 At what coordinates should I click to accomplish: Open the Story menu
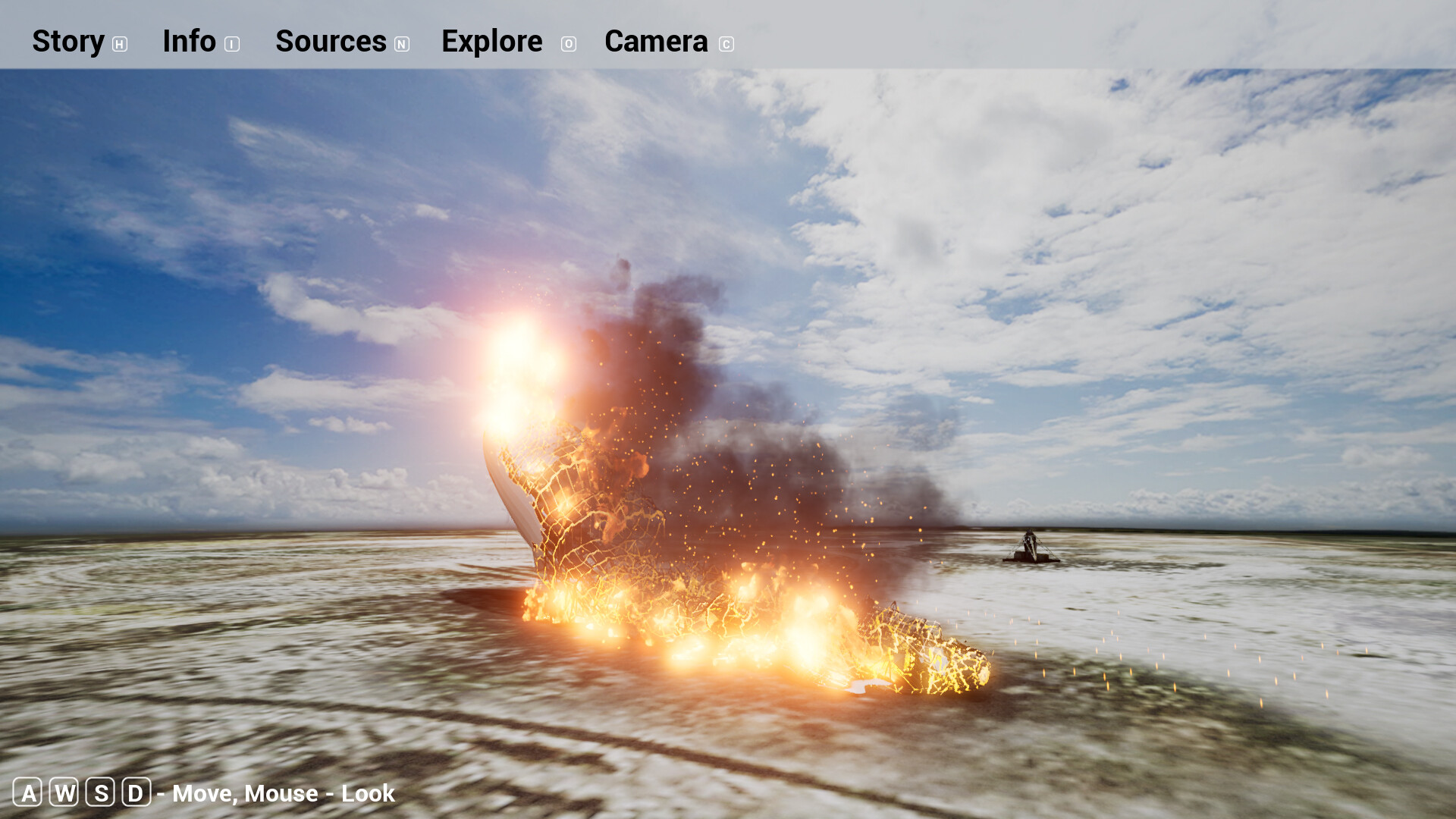[68, 42]
